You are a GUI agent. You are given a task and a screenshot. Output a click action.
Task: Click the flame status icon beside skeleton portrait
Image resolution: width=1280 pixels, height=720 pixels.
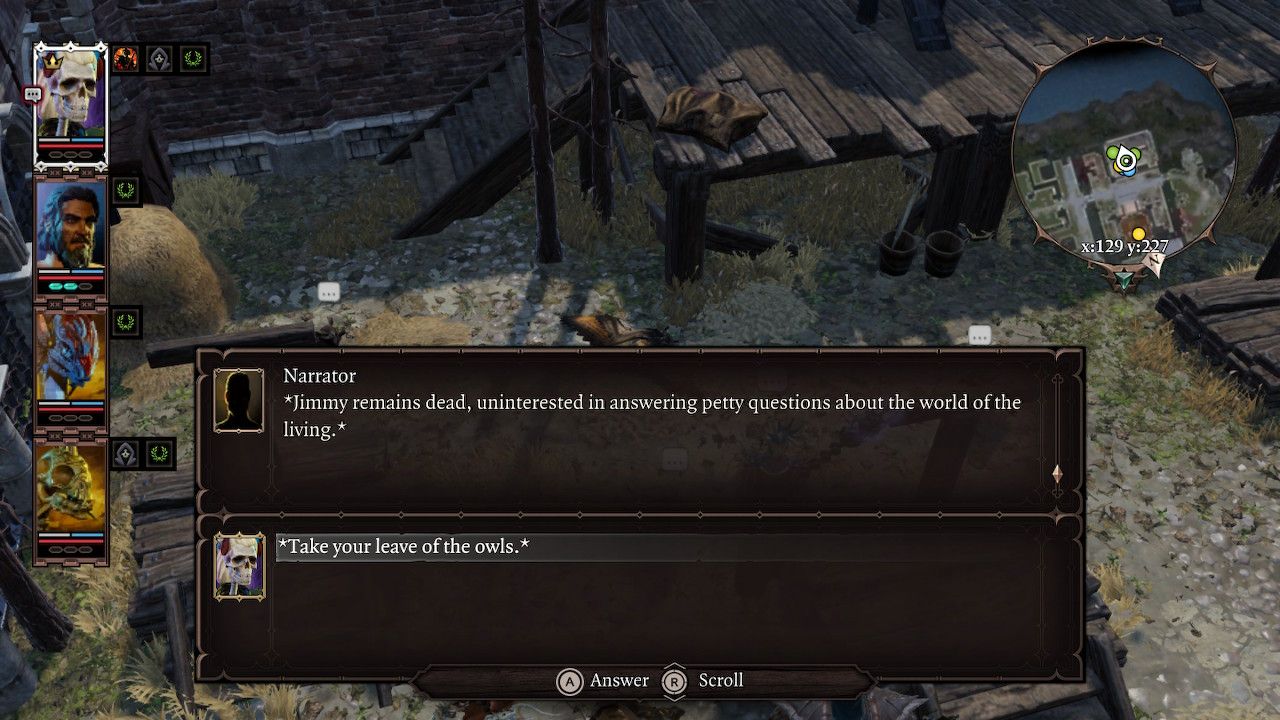point(125,59)
